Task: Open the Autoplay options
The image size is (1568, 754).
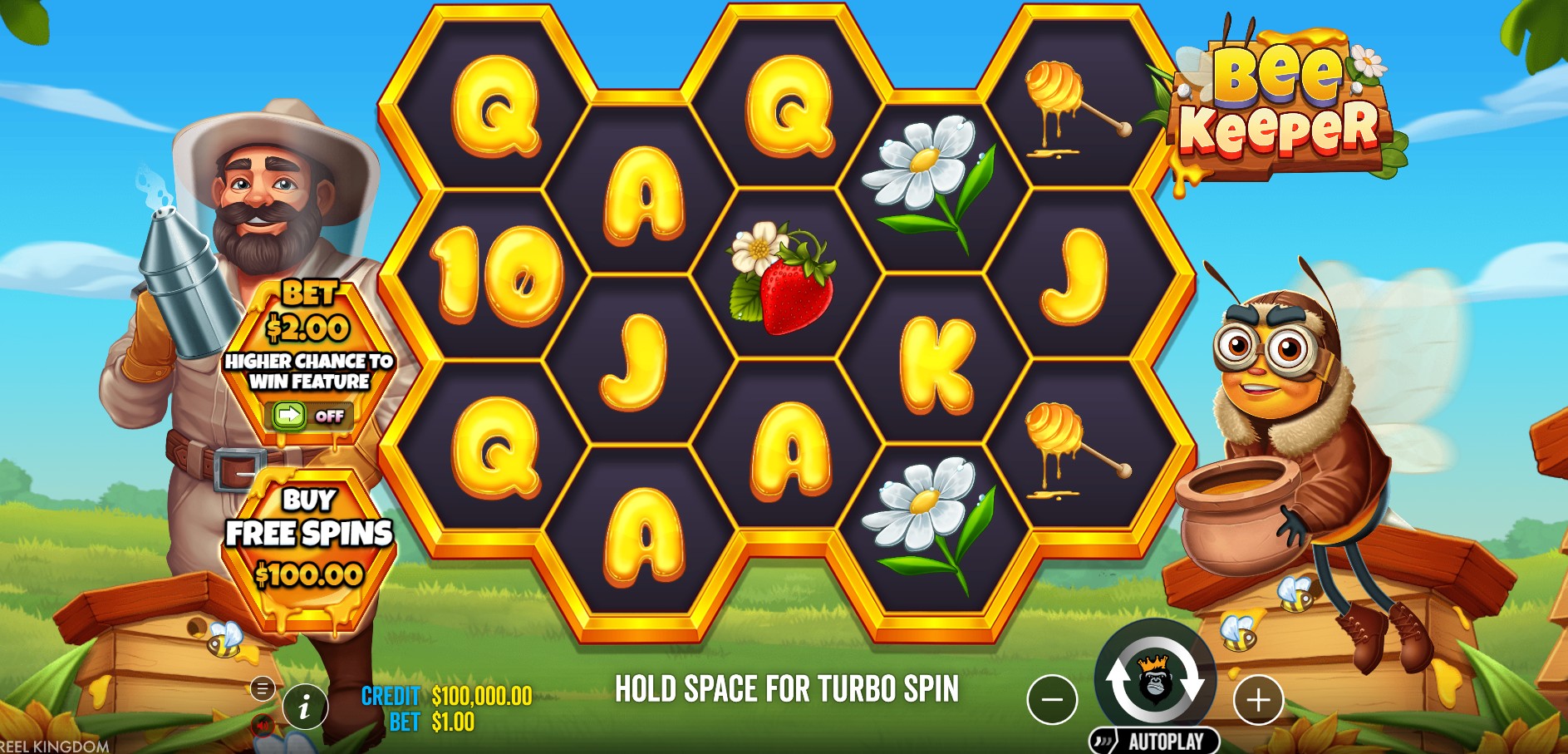Action: 1155,741
